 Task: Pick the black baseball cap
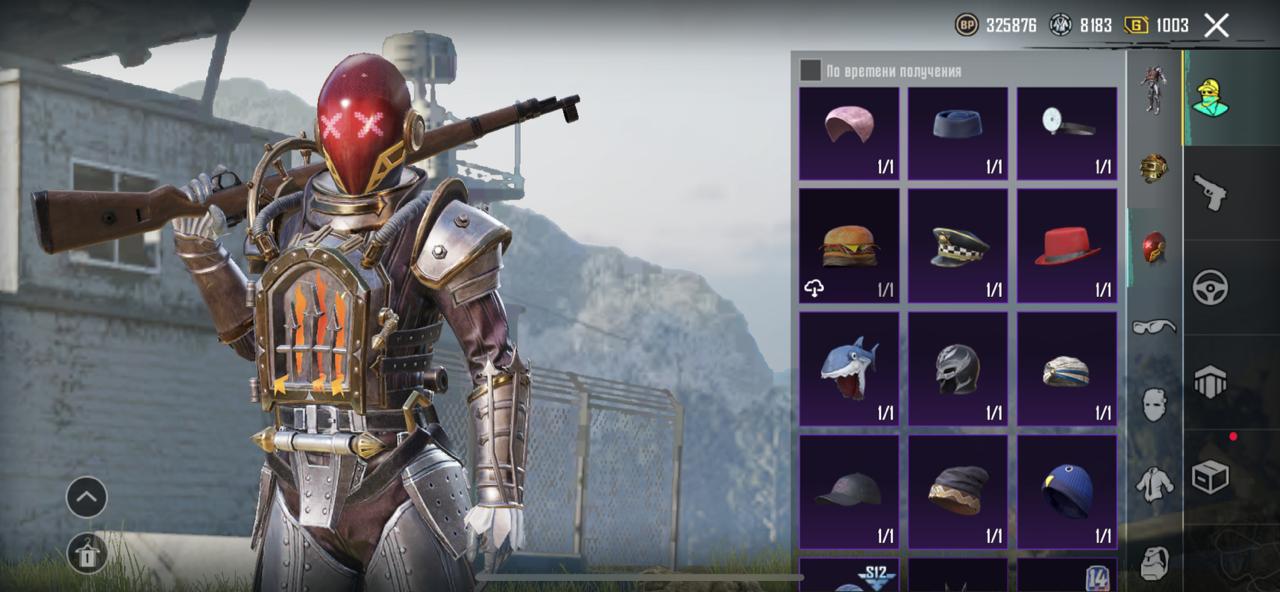(849, 492)
